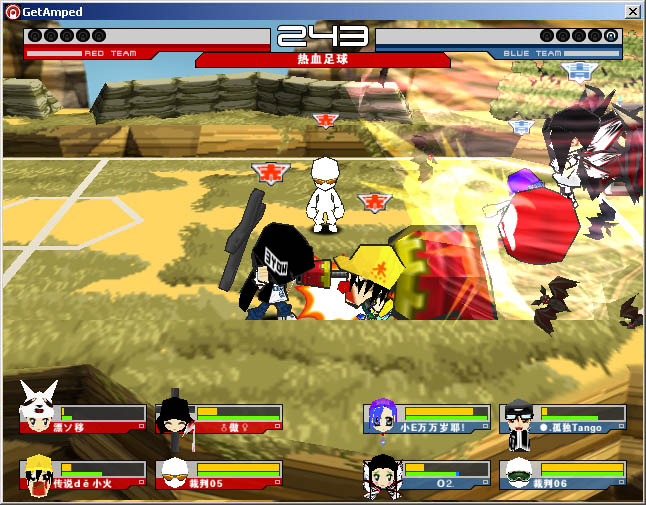
Task: Choose the 小E万万岁耶! player panel
Action: [428, 418]
